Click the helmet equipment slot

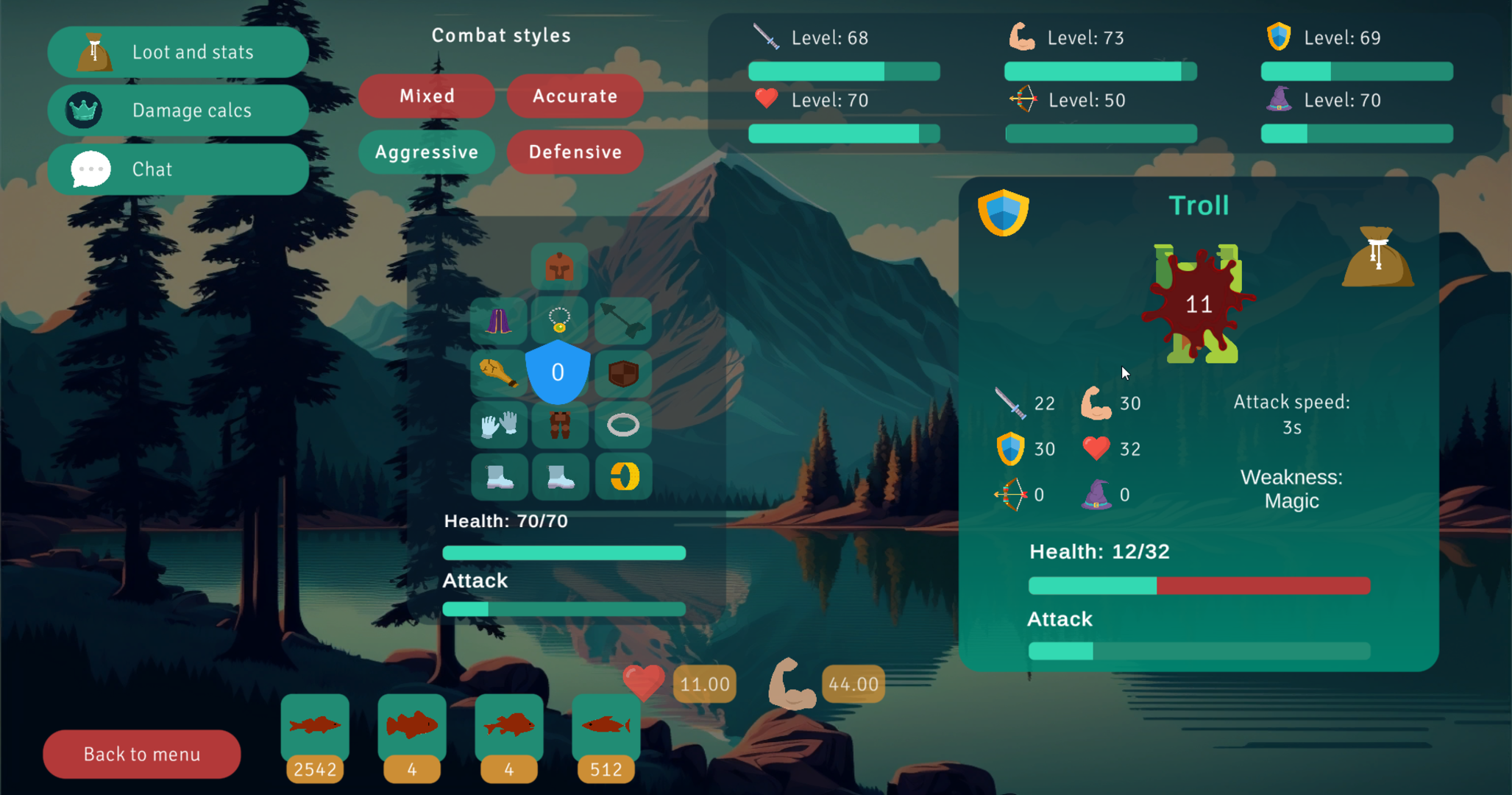pyautogui.click(x=559, y=266)
